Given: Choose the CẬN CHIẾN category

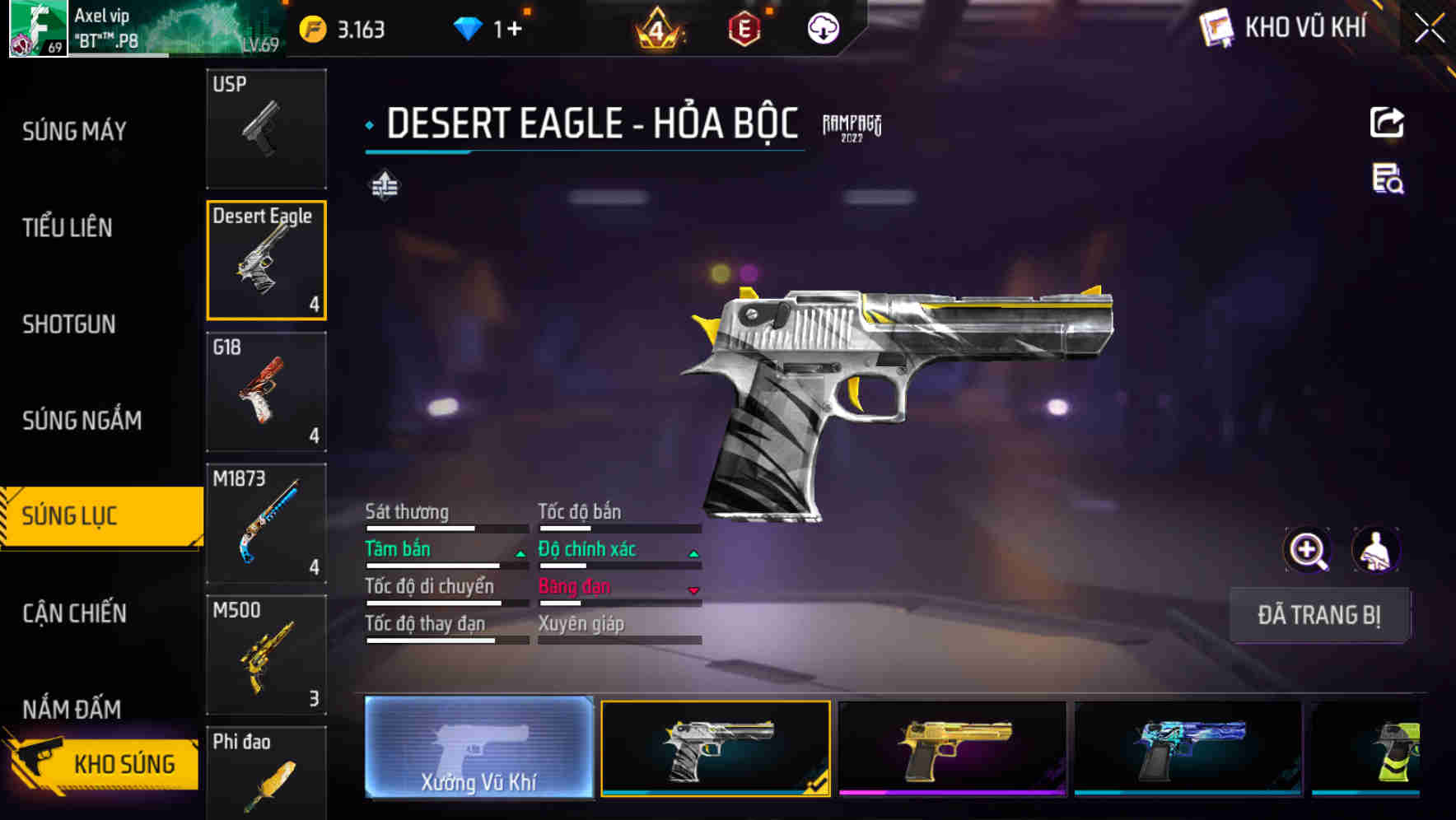Looking at the screenshot, I should coord(75,613).
